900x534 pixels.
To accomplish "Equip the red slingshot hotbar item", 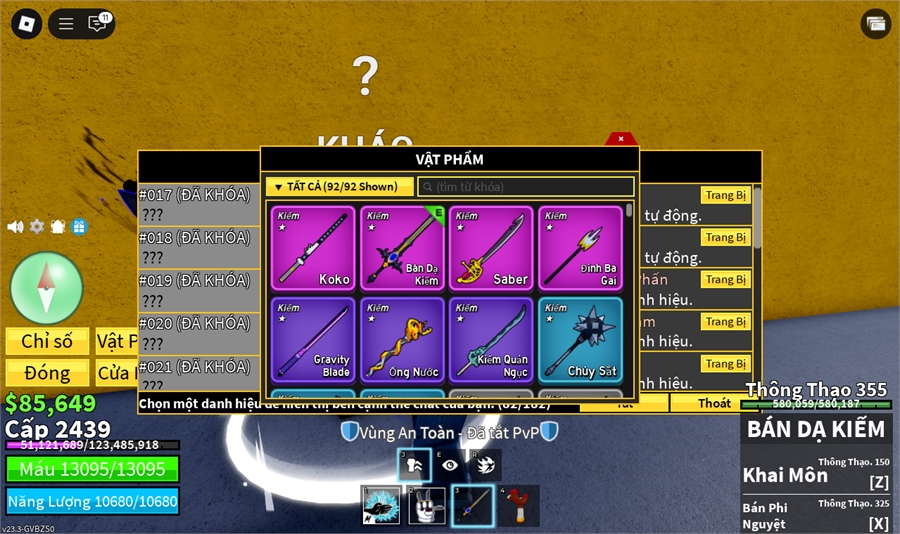I will point(517,505).
